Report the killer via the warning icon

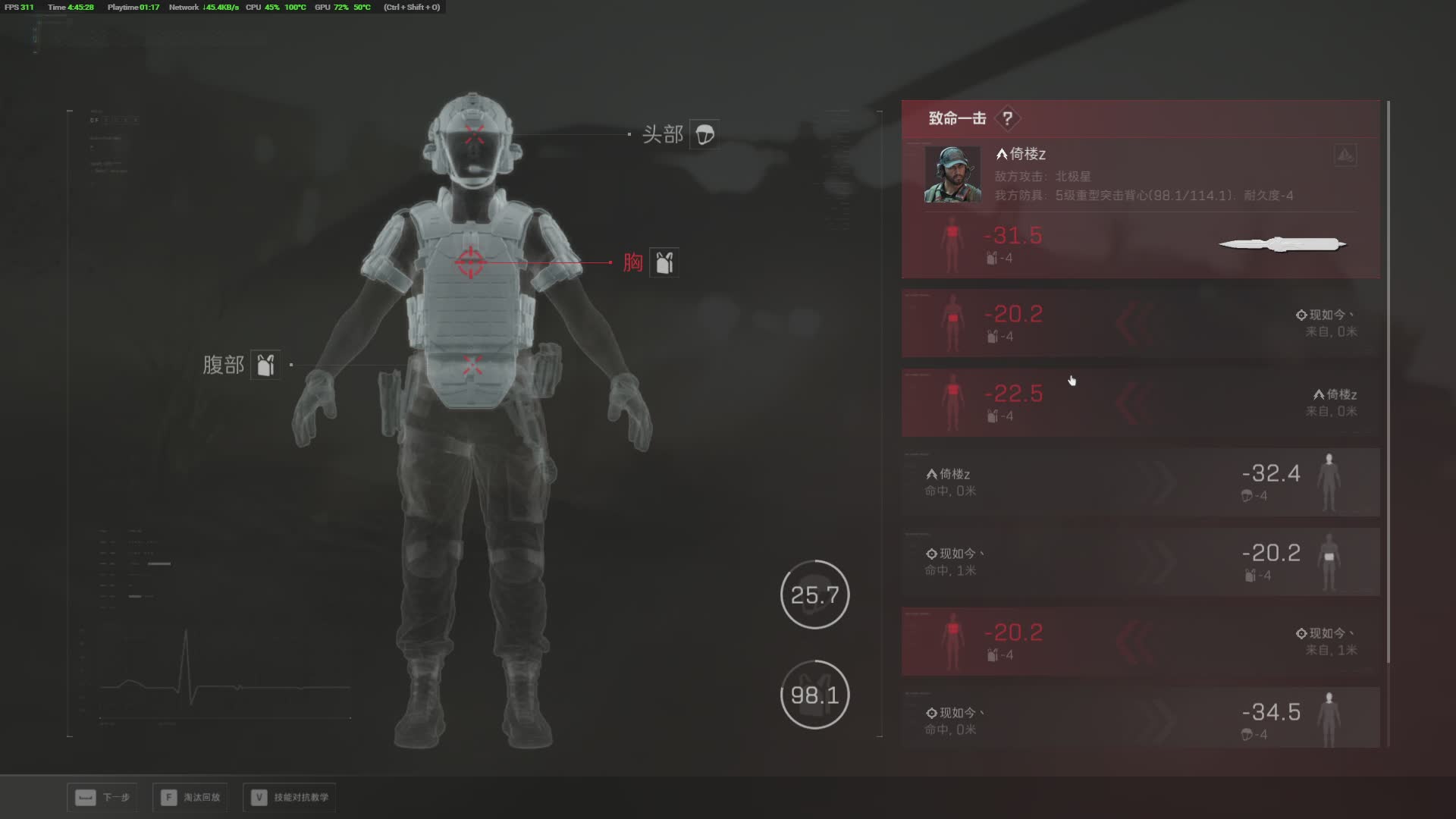pyautogui.click(x=1345, y=155)
